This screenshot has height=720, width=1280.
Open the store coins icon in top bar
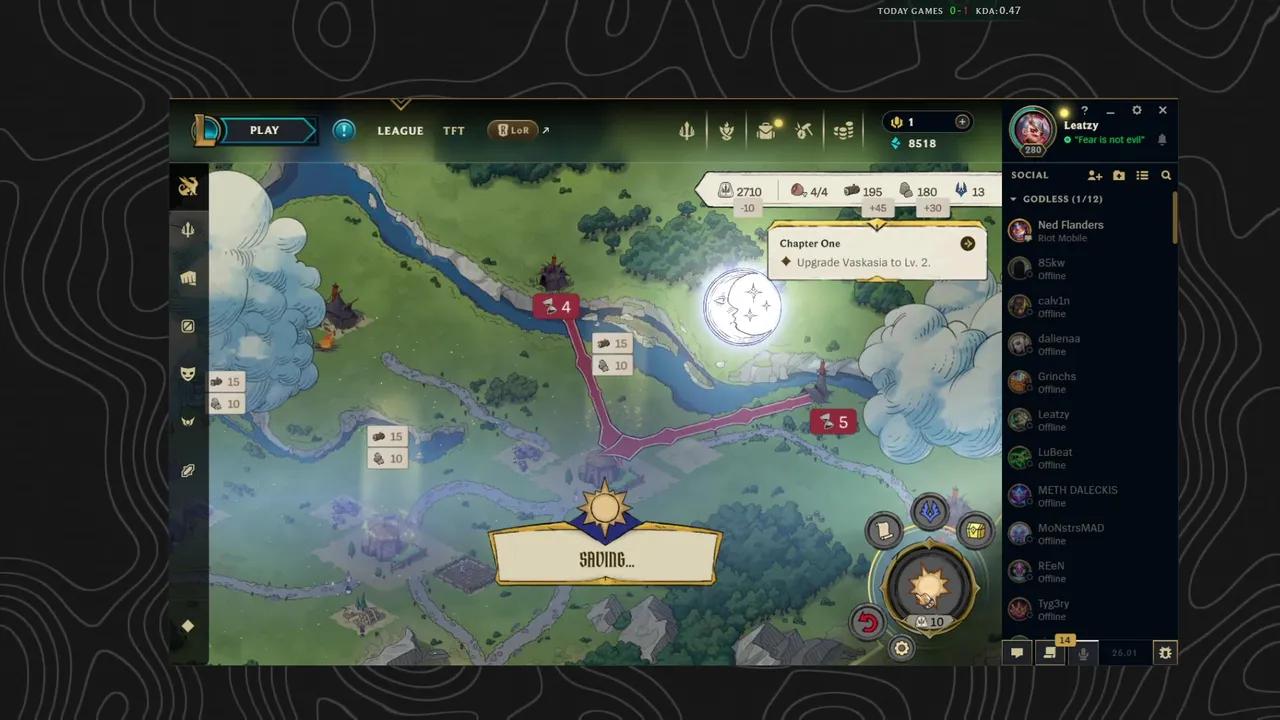pyautogui.click(x=843, y=130)
